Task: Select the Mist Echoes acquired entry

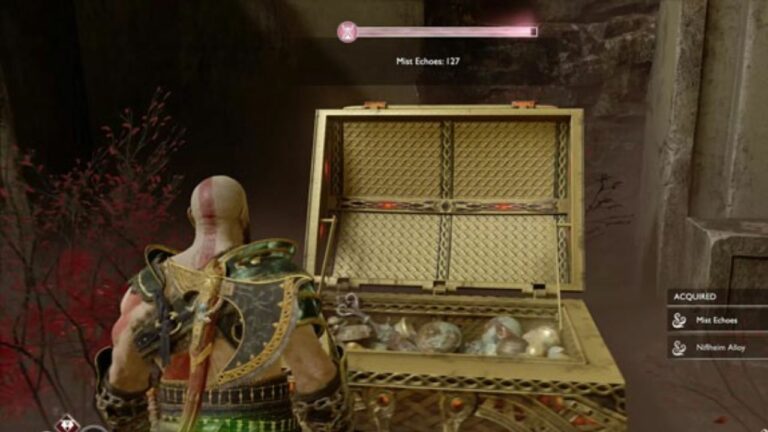Action: coord(718,319)
